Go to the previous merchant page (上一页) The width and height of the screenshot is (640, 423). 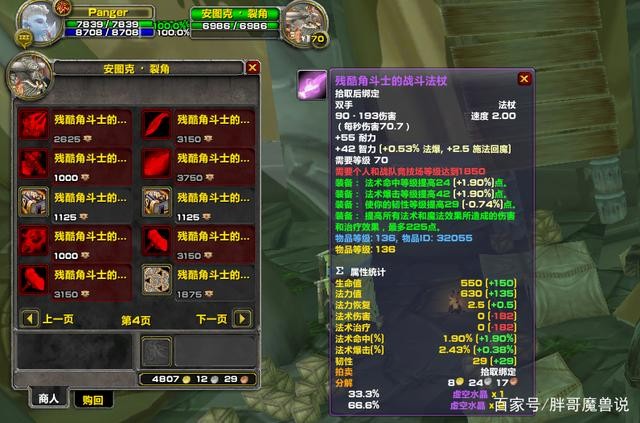pyautogui.click(x=30, y=319)
